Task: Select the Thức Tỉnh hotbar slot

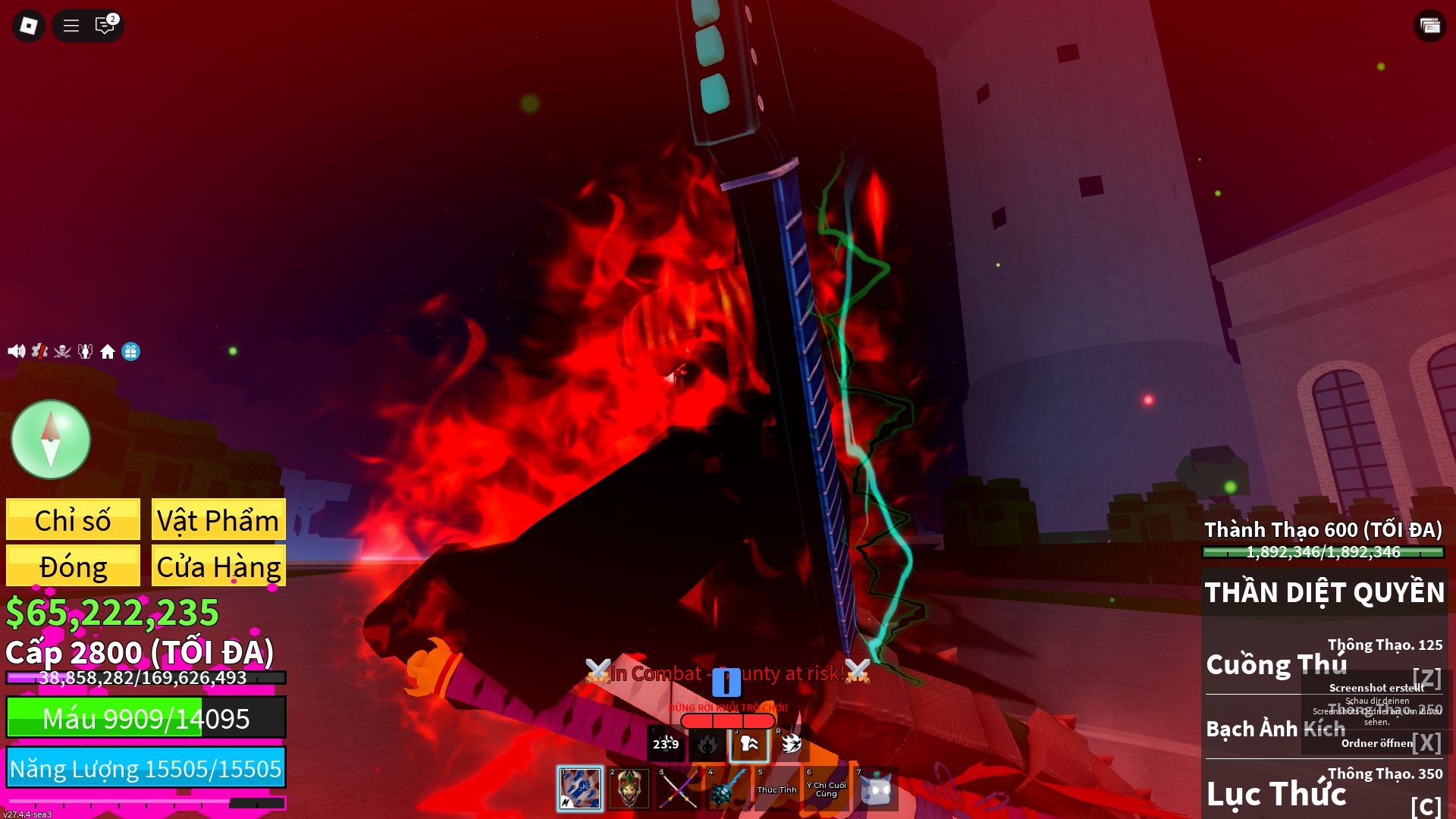Action: pos(777,789)
